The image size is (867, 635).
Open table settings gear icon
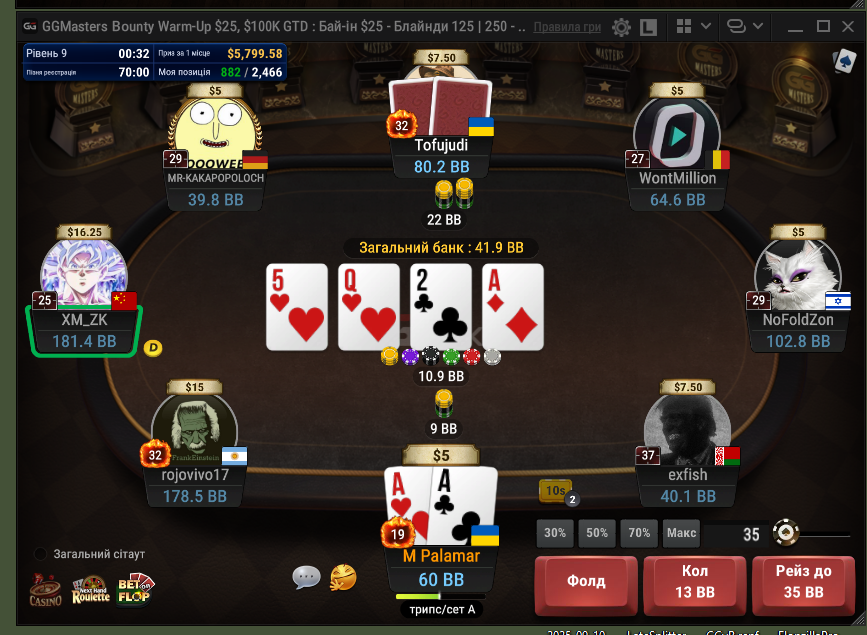621,27
